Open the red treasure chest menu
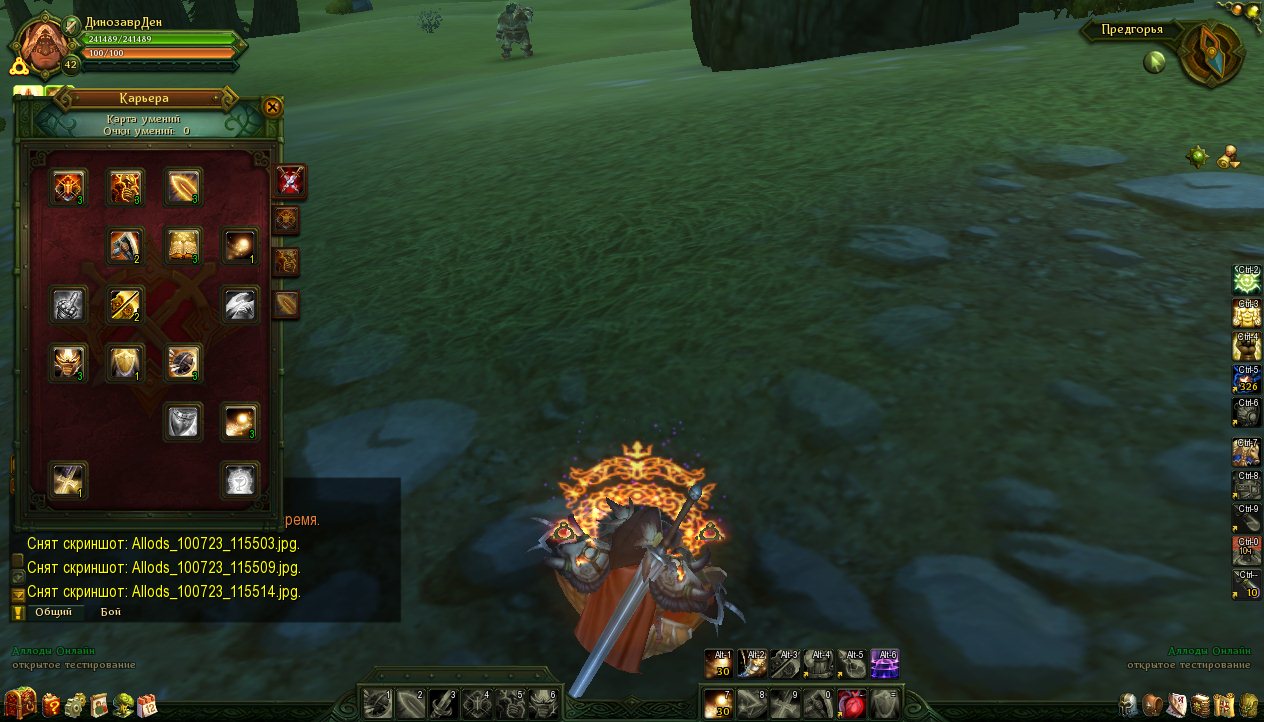The image size is (1264, 722). click(20, 702)
